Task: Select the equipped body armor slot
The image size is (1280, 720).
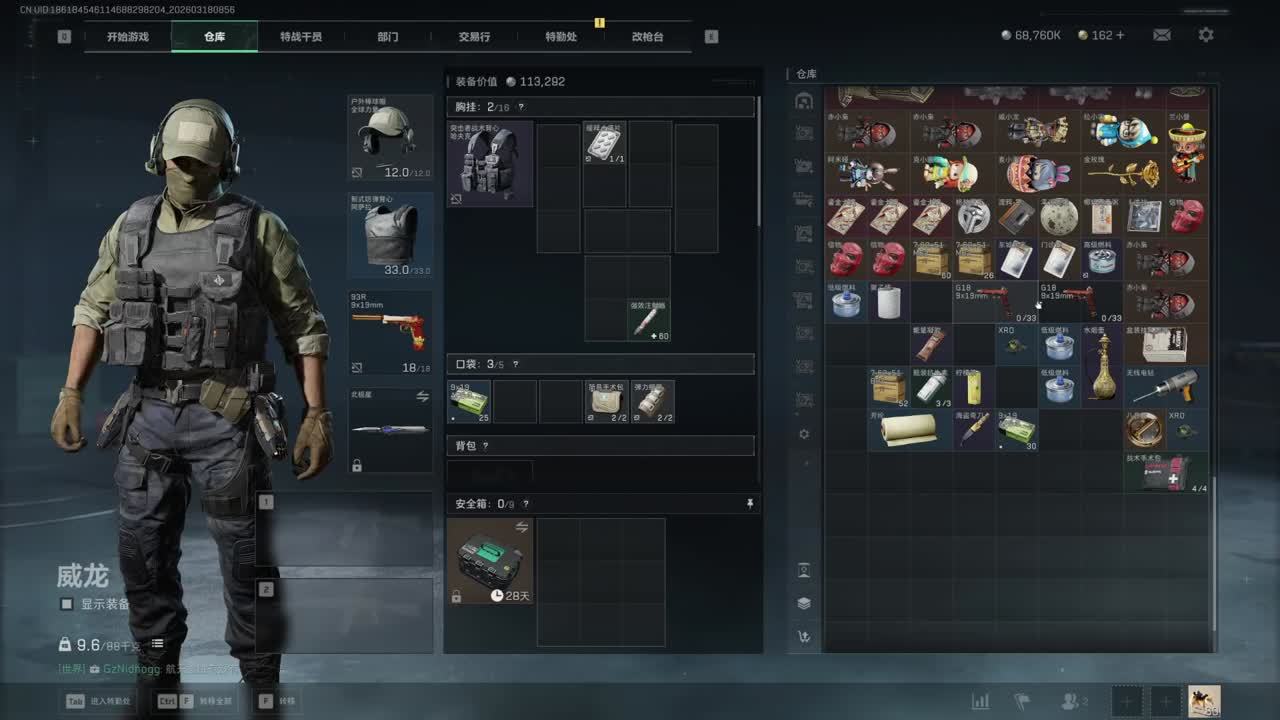Action: (x=390, y=235)
